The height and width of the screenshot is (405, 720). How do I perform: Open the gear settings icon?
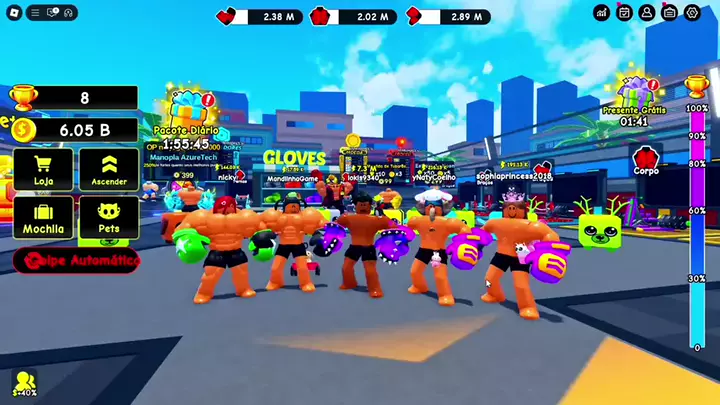pos(693,12)
